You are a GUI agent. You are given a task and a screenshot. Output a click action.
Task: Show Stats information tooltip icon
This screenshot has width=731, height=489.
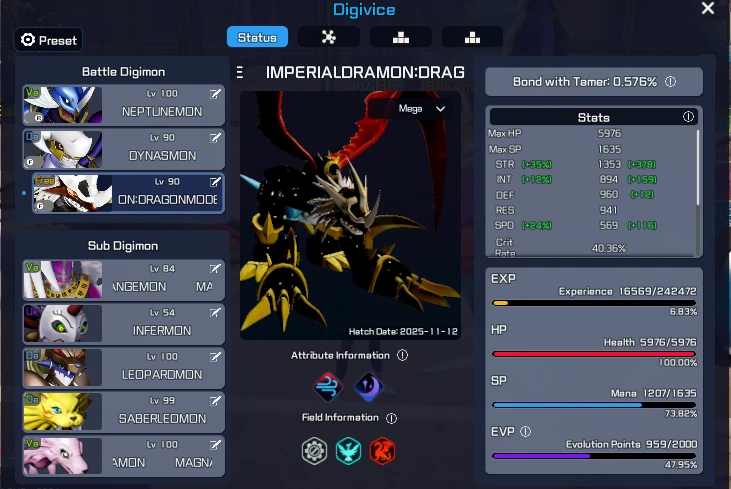pyautogui.click(x=688, y=117)
